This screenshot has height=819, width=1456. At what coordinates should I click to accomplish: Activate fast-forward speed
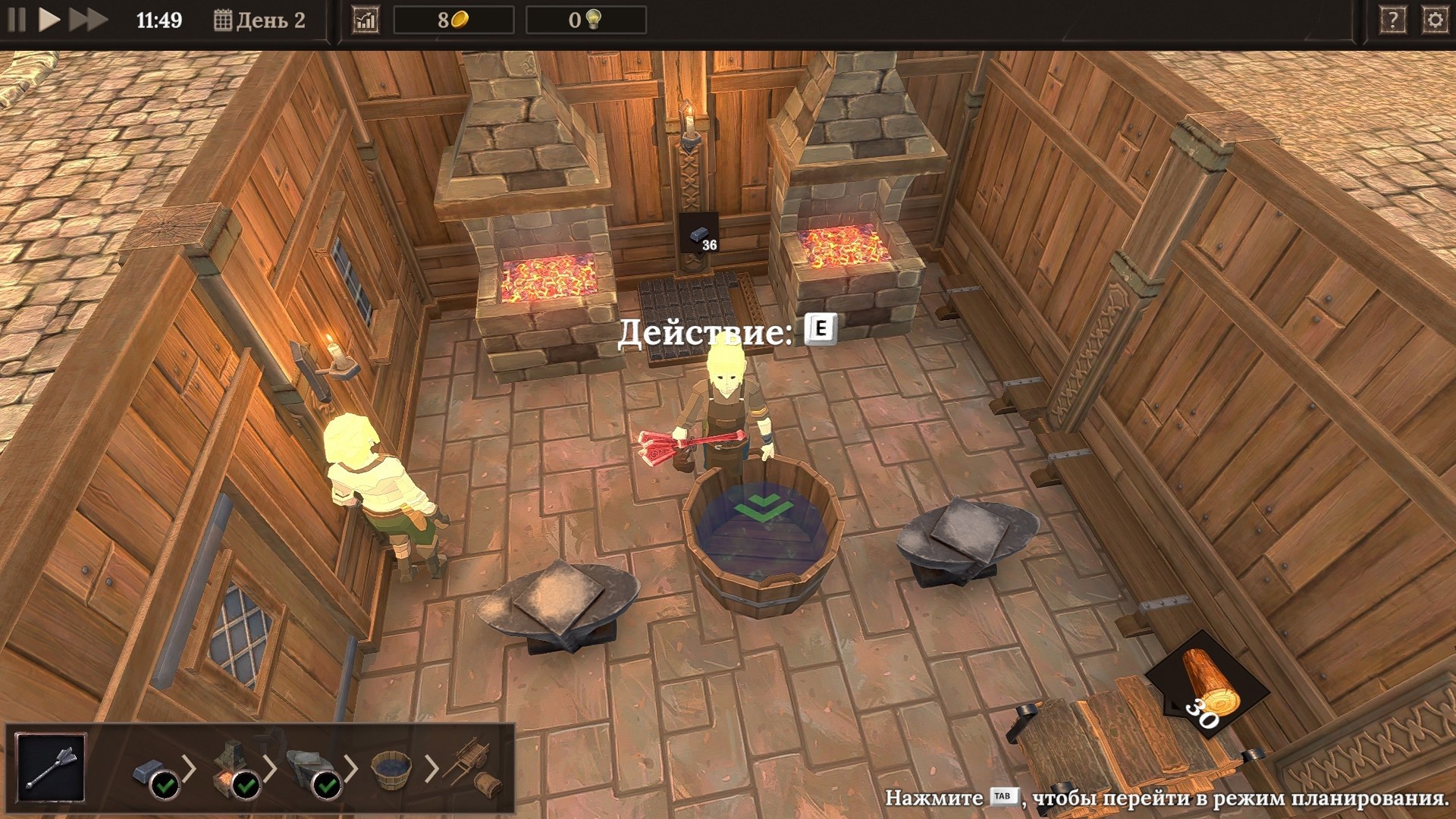tap(88, 20)
